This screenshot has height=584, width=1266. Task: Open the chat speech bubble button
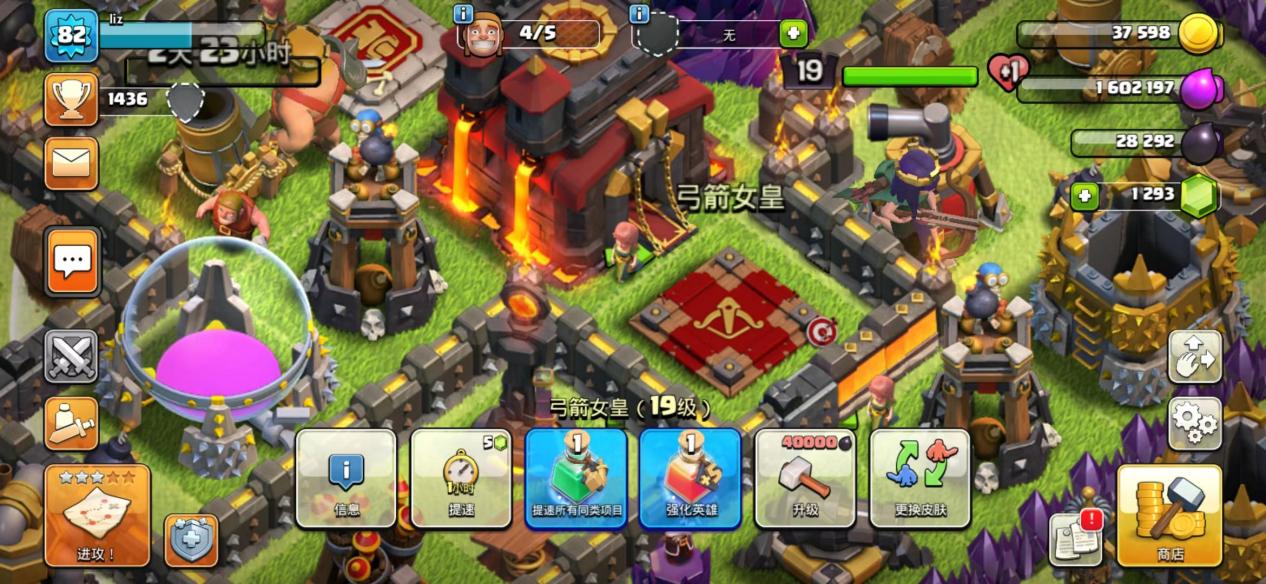(72, 262)
